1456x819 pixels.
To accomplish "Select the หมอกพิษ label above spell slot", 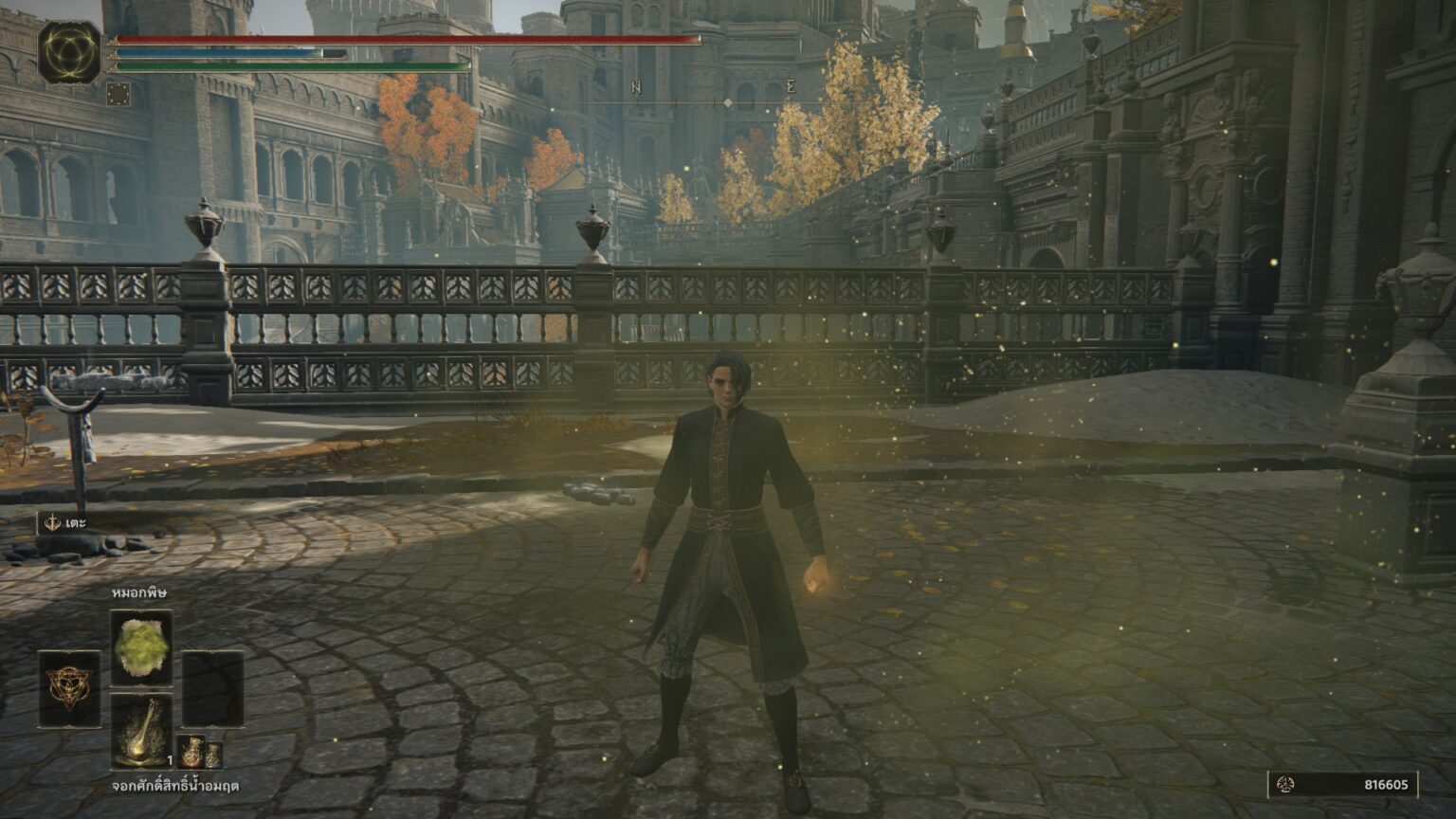I will pos(138,593).
